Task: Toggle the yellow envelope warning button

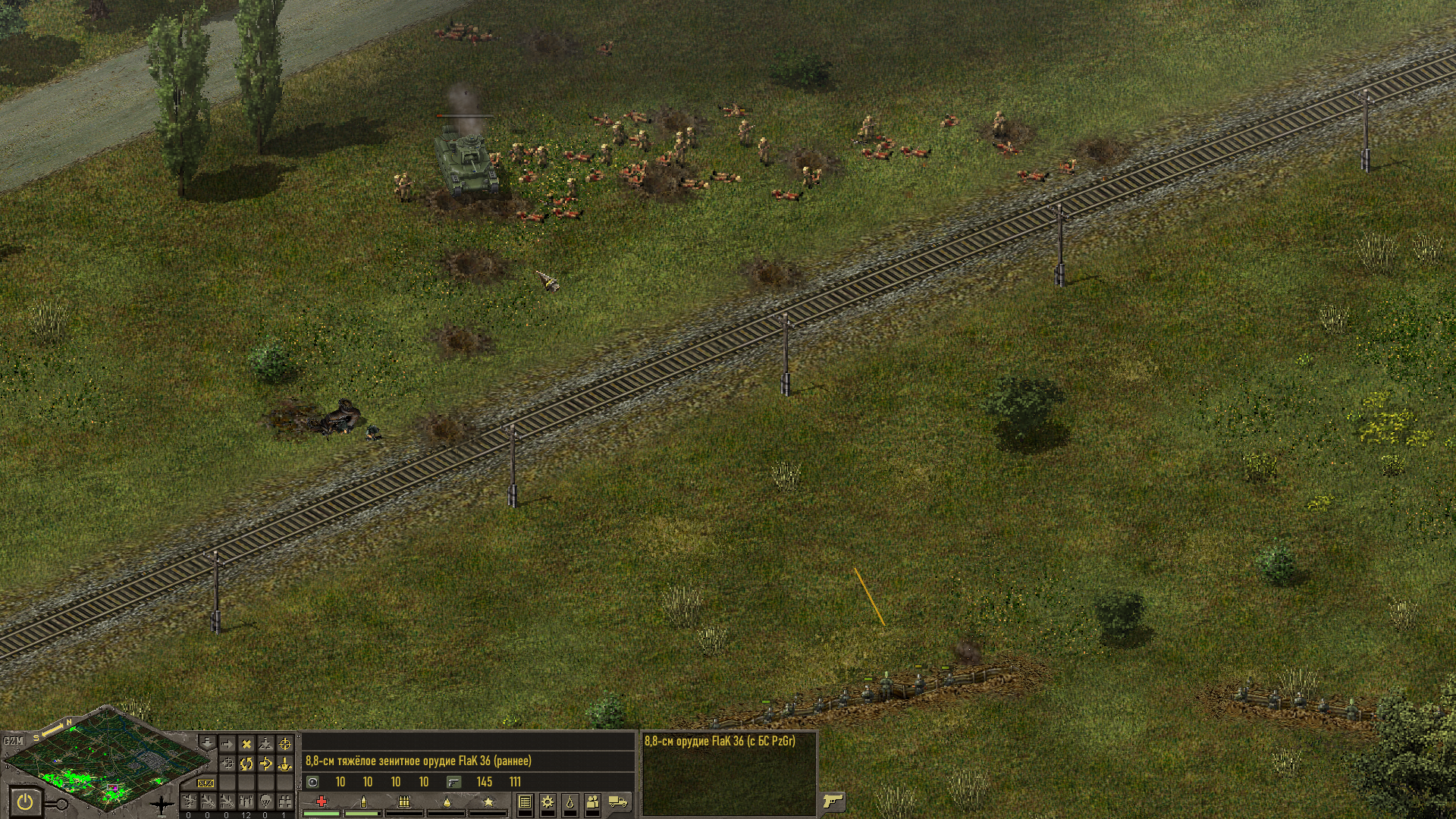Action: click(x=206, y=783)
